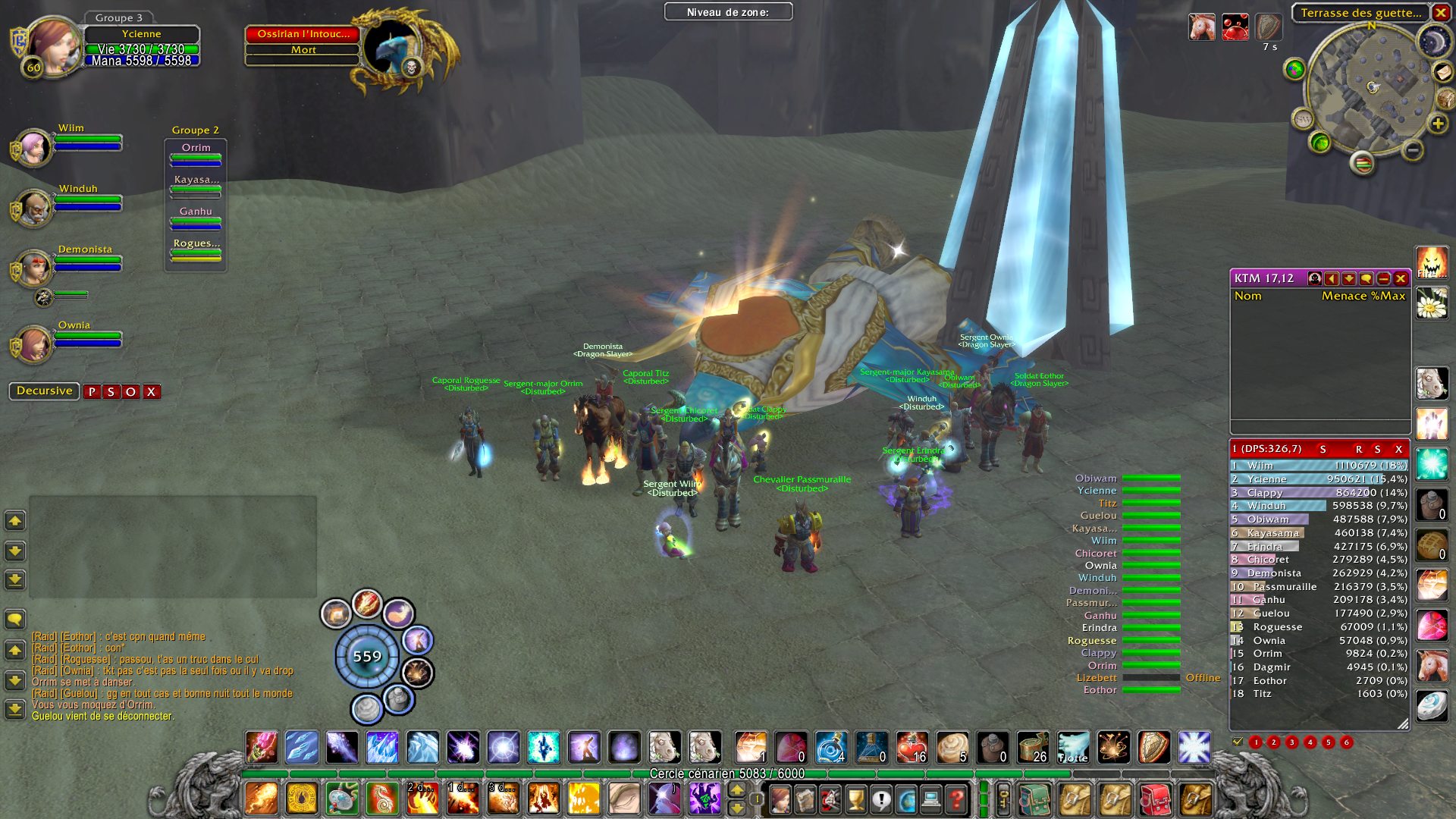This screenshot has height=819, width=1456.
Task: Zoom in the minimap with the plus button
Action: (1437, 124)
